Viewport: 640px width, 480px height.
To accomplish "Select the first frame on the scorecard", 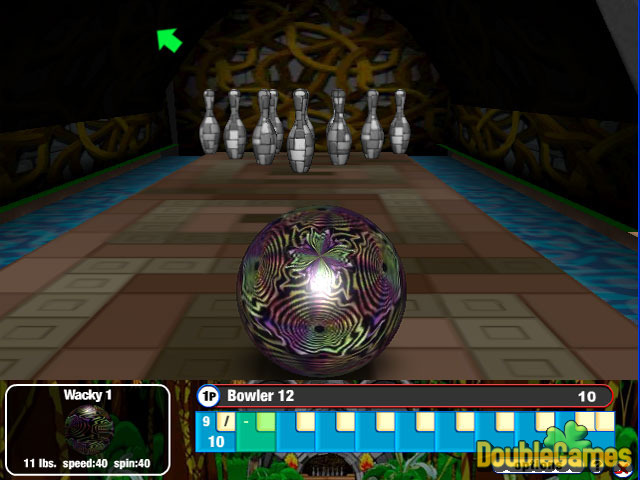I will click(216, 431).
